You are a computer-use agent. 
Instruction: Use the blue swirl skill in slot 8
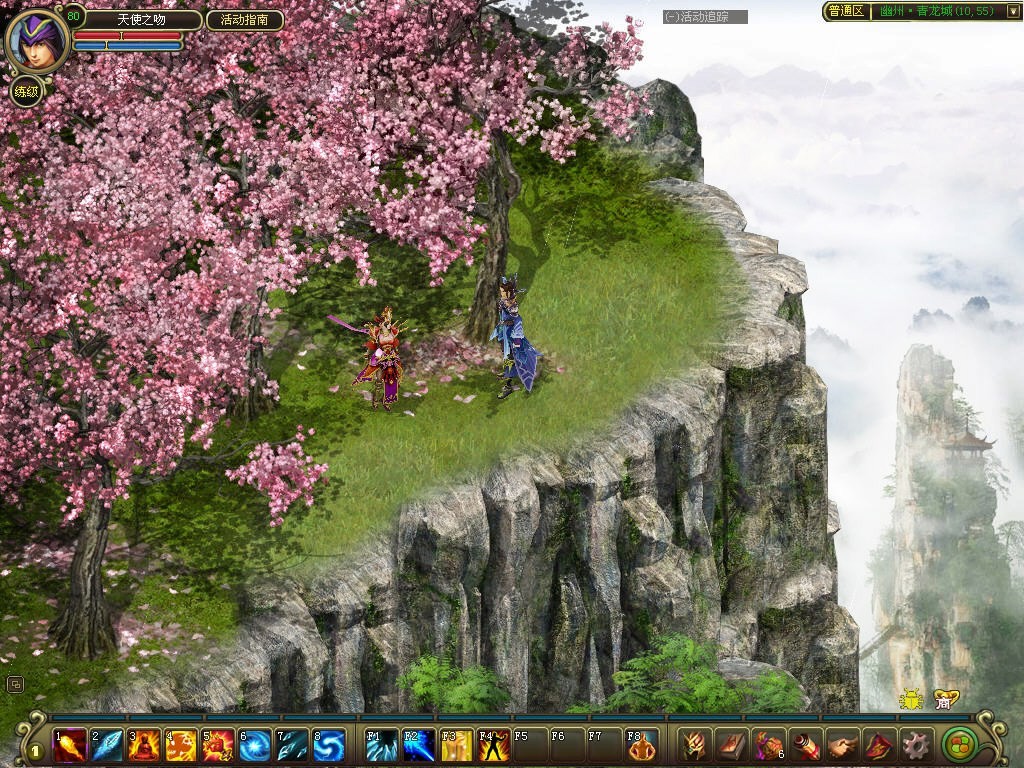click(329, 745)
